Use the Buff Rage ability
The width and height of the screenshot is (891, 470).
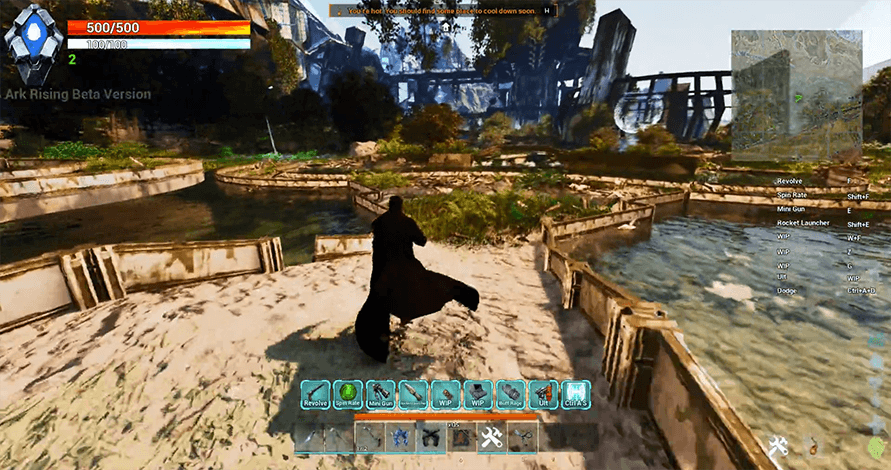coord(511,394)
